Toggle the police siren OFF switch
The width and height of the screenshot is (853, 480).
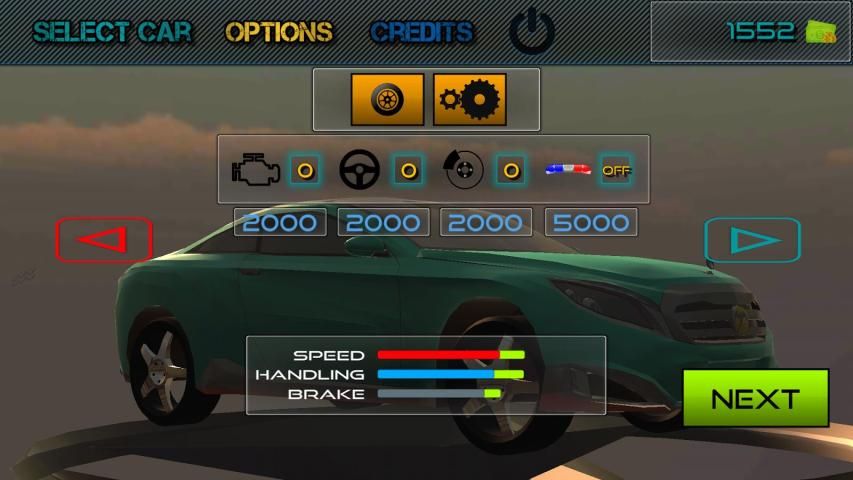[616, 170]
